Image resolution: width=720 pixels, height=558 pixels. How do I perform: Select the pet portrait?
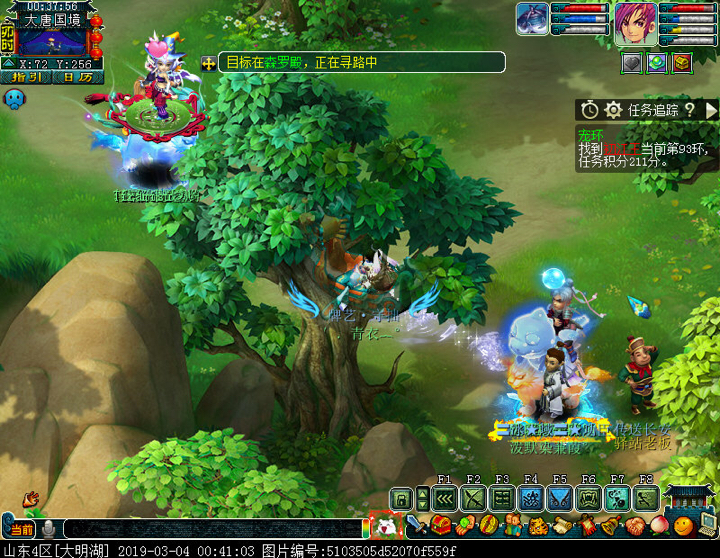click(x=532, y=20)
